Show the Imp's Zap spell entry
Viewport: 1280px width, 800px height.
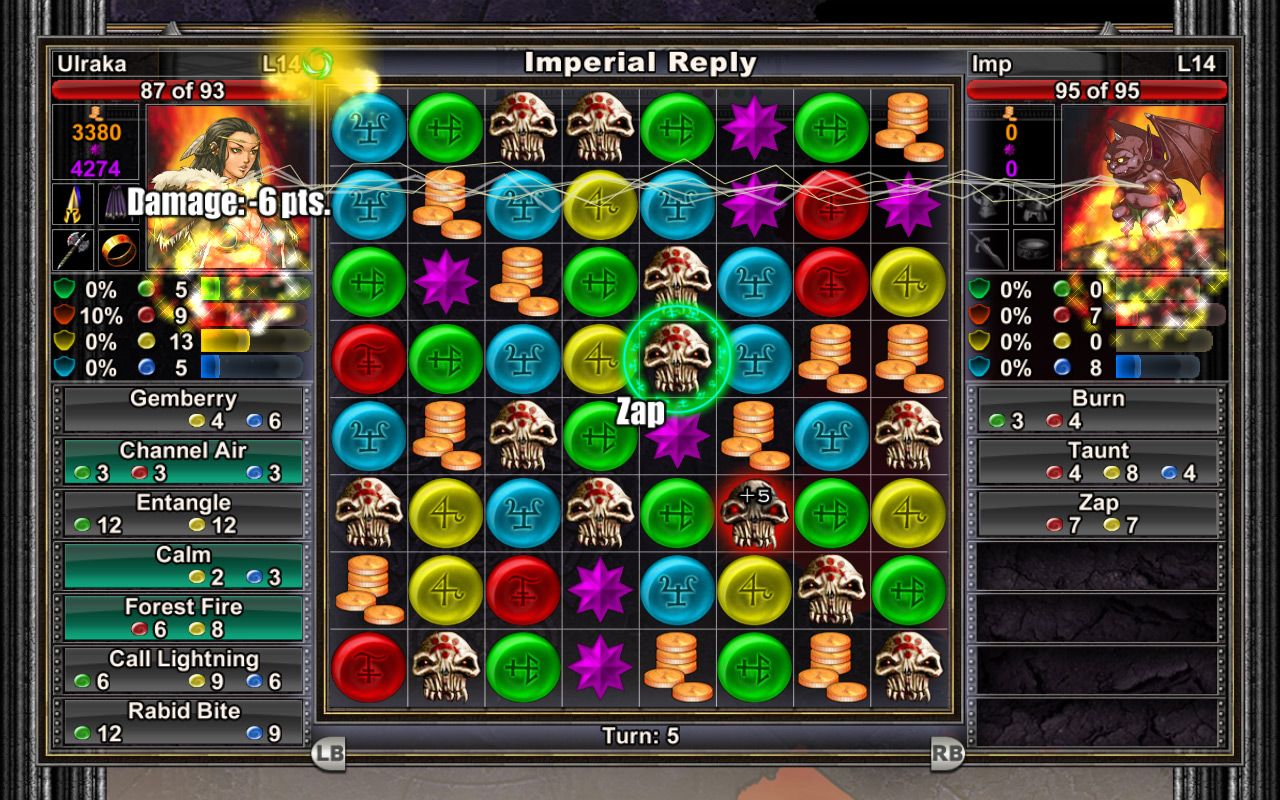[1097, 513]
